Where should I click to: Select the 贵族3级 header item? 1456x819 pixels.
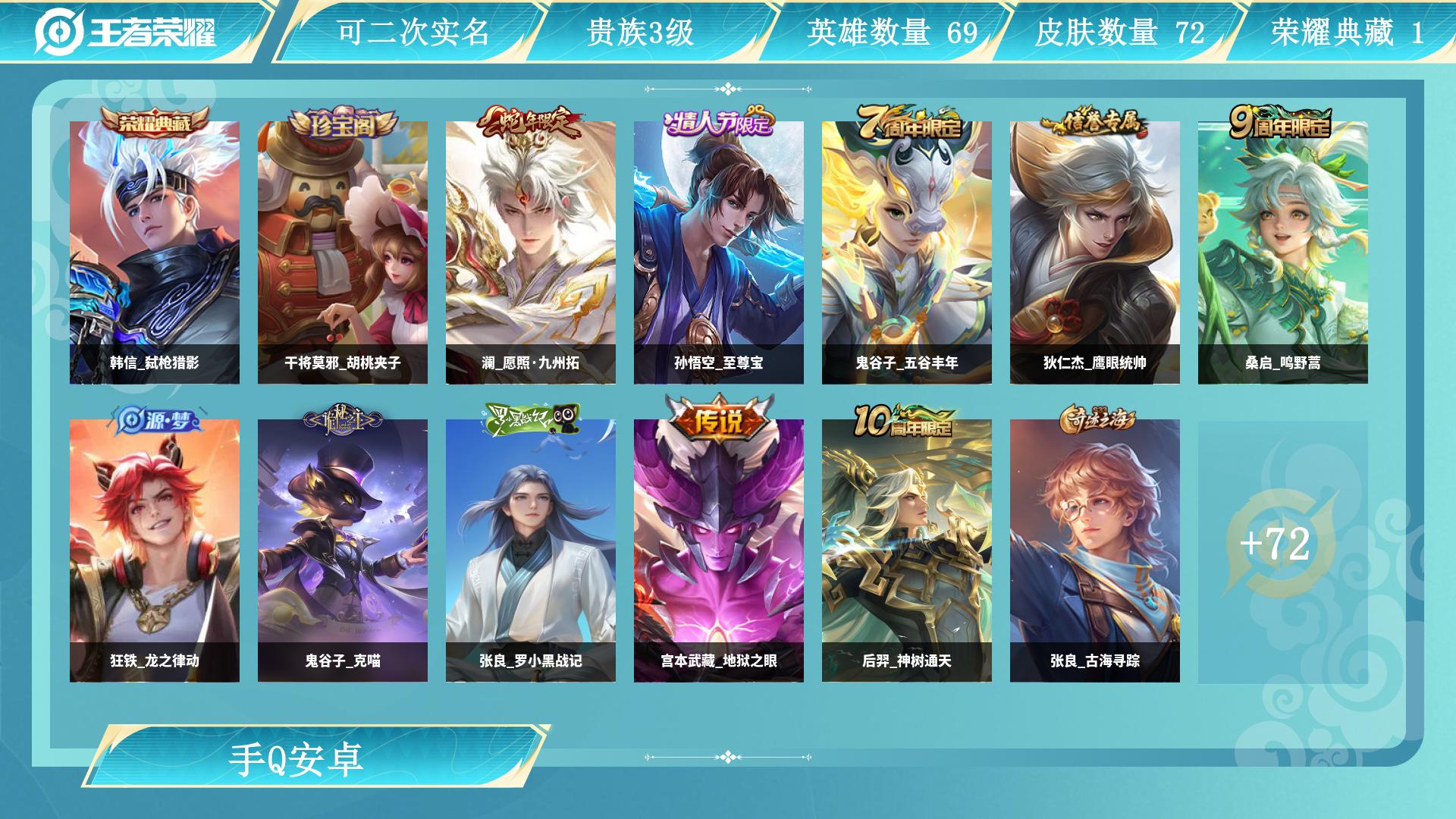pos(643,33)
